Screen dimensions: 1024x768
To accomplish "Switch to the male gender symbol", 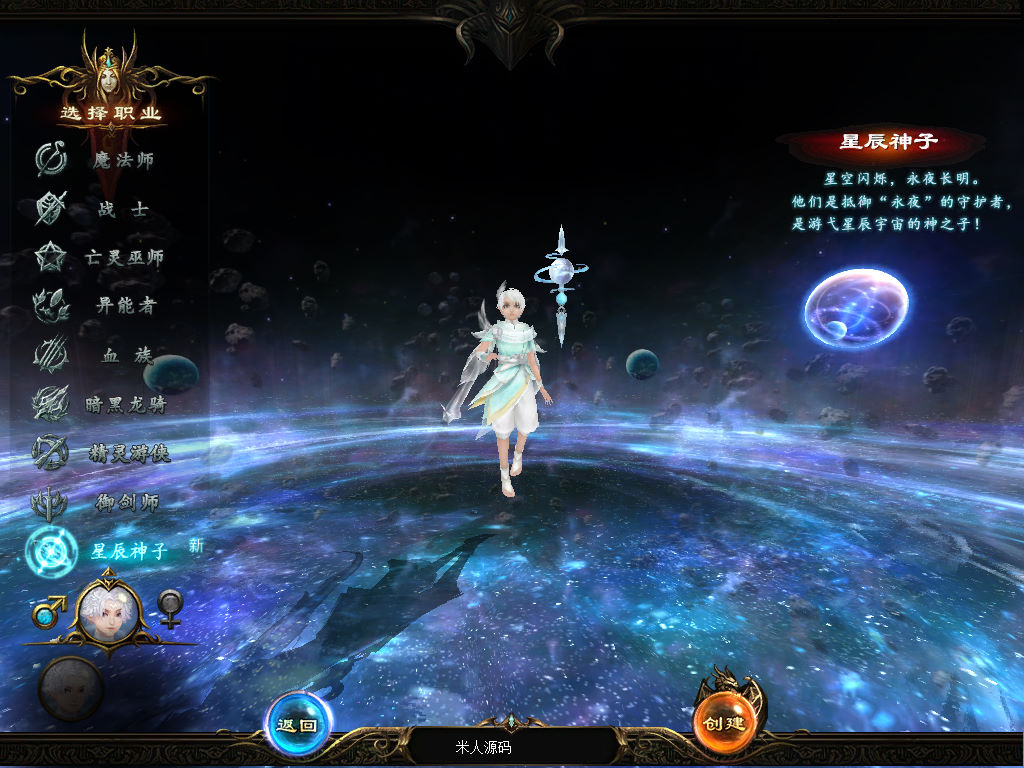I will (48, 610).
